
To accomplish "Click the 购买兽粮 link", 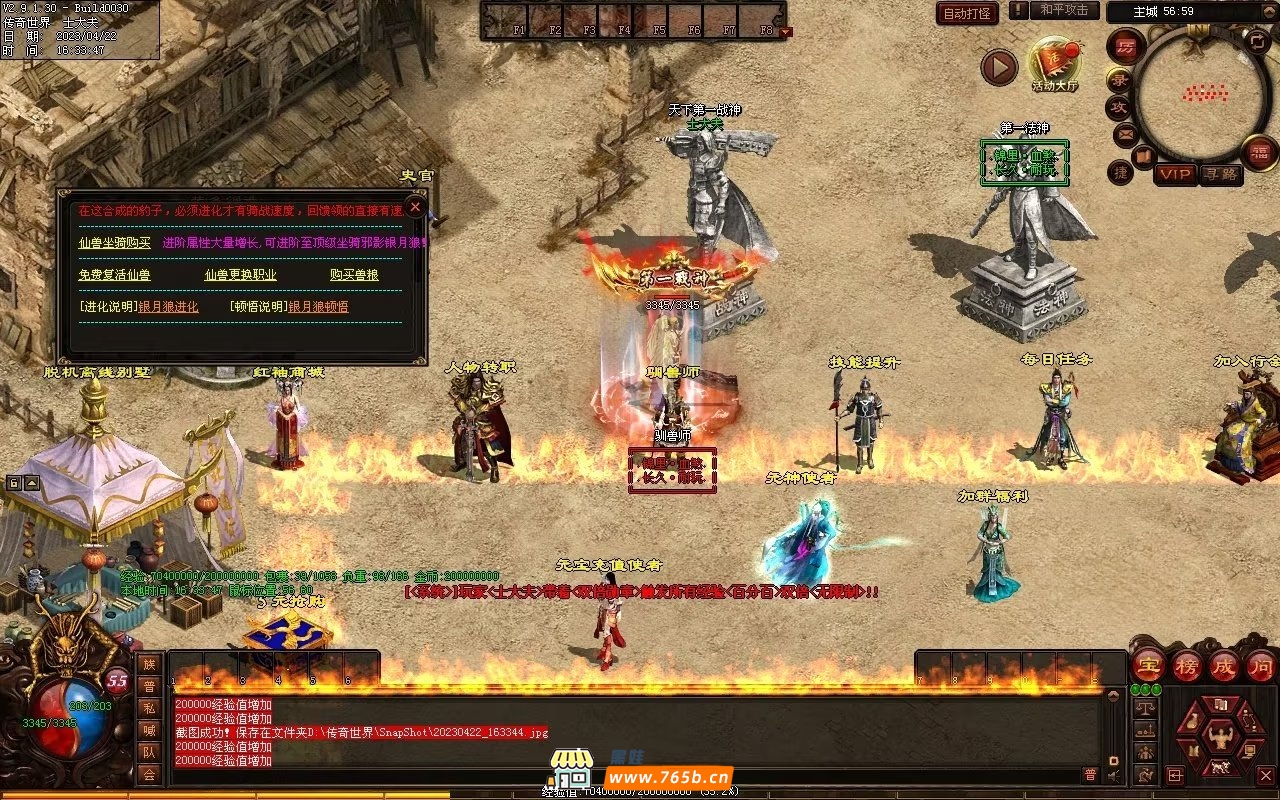I will (x=354, y=274).
